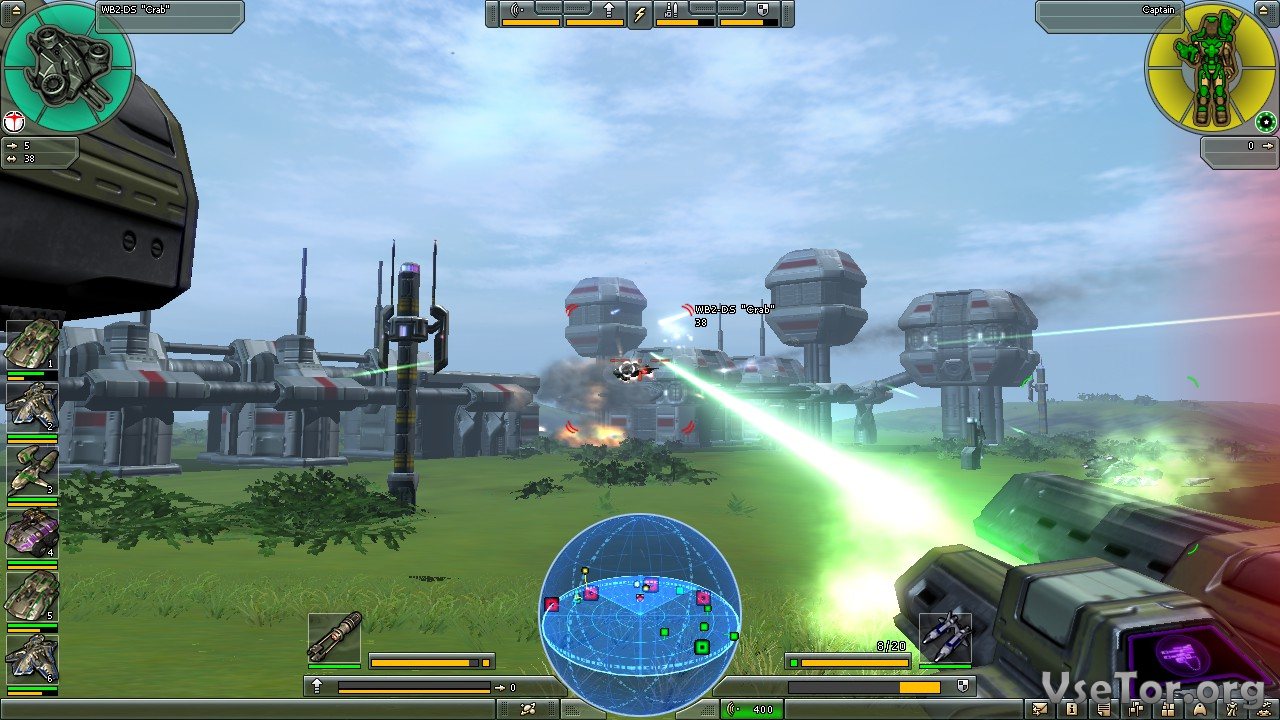Choose unit slot number 3
Viewport: 1280px width, 720px height.
click(31, 471)
